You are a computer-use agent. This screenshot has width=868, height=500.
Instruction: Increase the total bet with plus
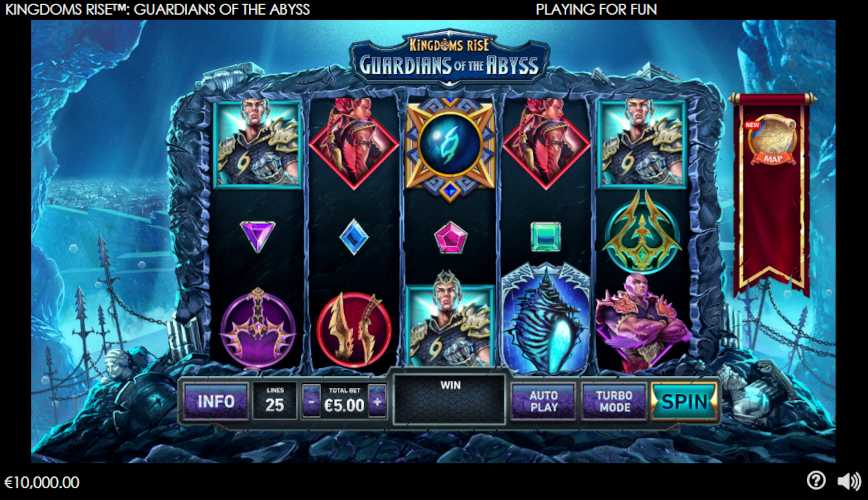pos(377,402)
